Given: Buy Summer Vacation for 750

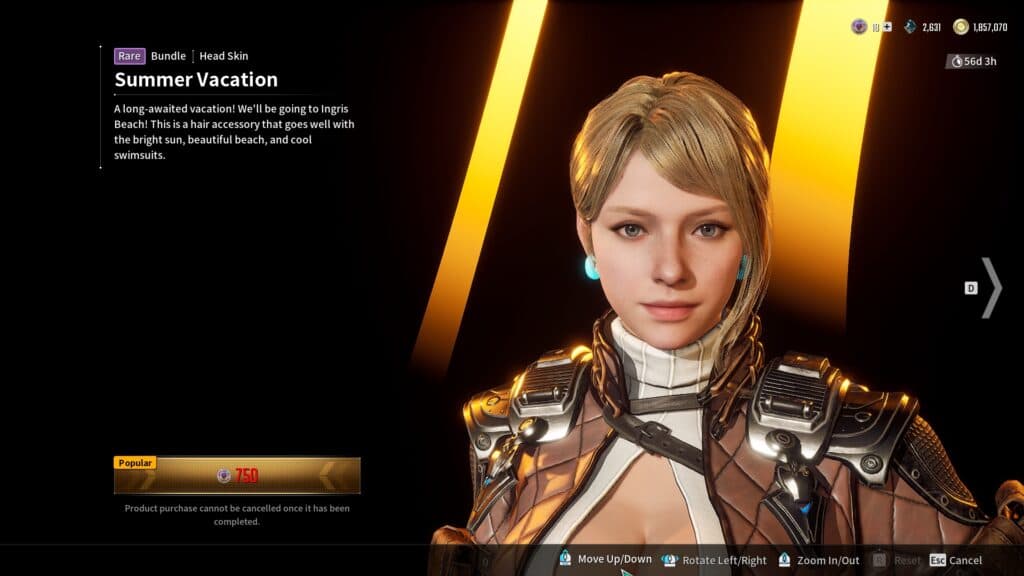Looking at the screenshot, I should pyautogui.click(x=237, y=476).
